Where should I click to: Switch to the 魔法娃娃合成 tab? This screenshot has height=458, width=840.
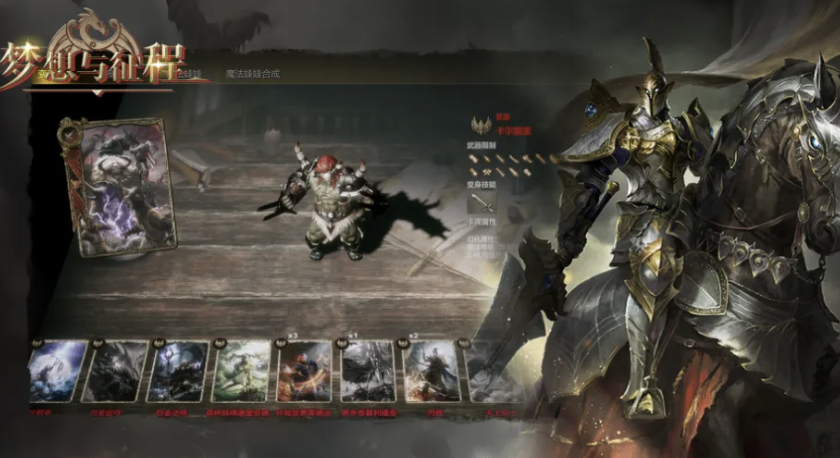click(x=252, y=73)
